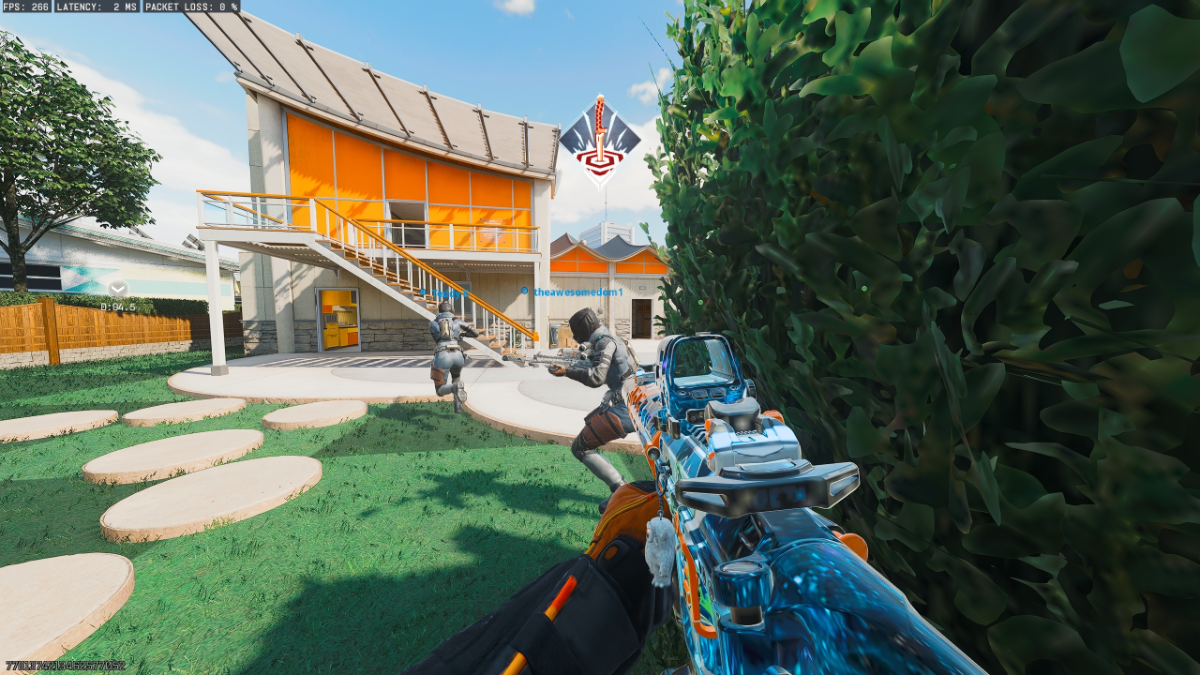The height and width of the screenshot is (675, 1200).
Task: Select teammate name tag theawesomedom1
Action: click(576, 292)
